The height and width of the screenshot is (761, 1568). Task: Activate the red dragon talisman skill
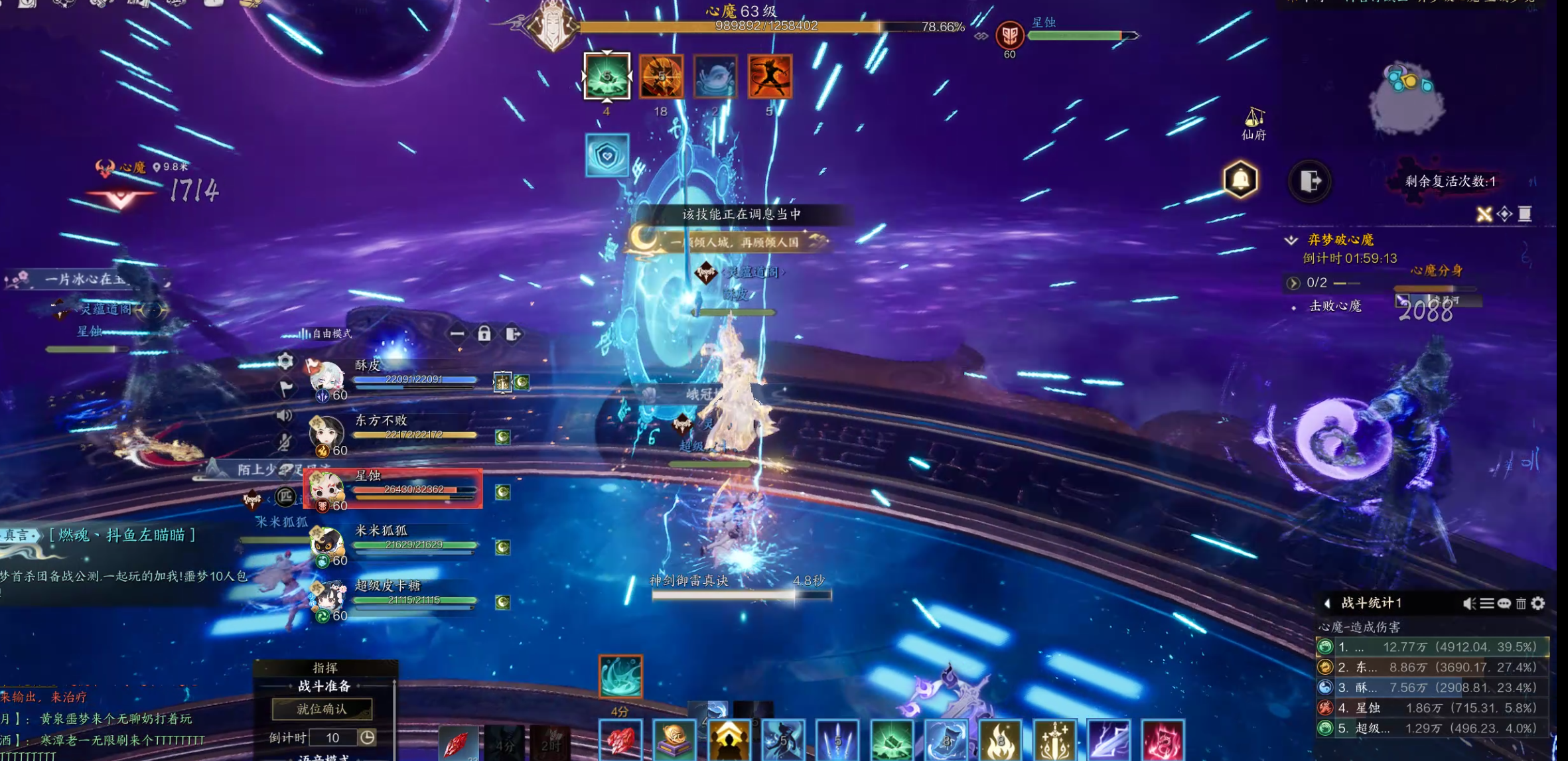(x=1163, y=740)
